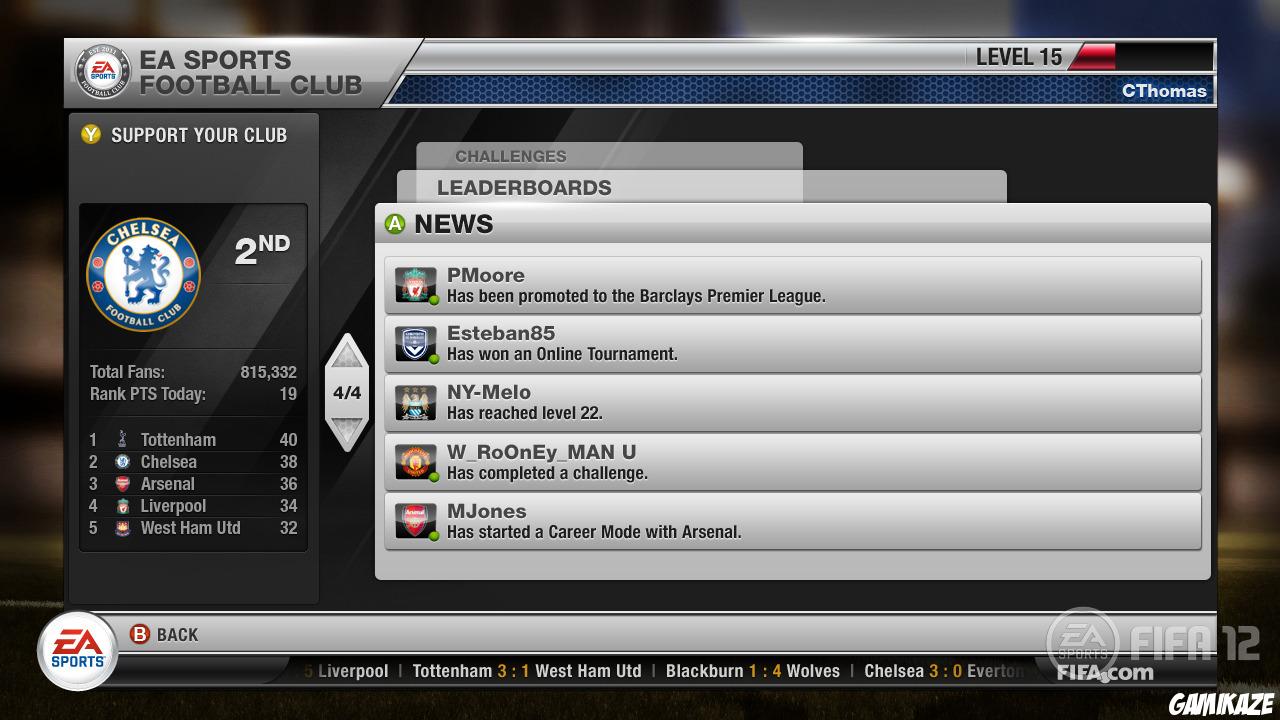Select the Arsenal crest beside MJones
This screenshot has height=720, width=1280.
417,520
